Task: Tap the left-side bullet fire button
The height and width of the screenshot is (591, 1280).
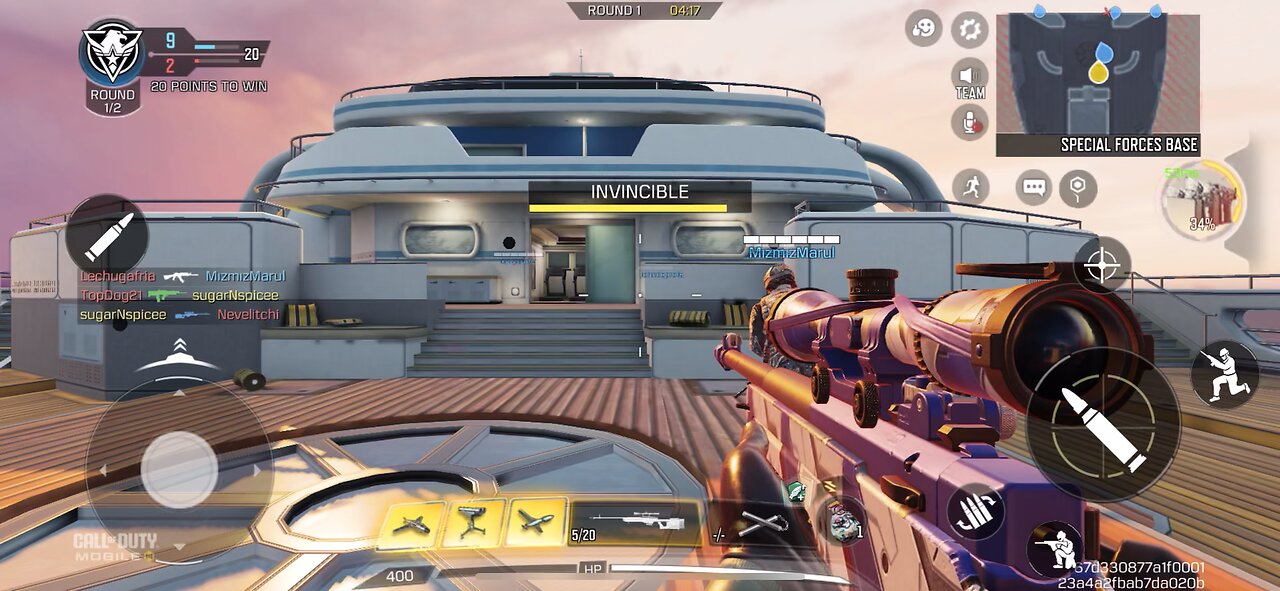Action: coord(107,236)
